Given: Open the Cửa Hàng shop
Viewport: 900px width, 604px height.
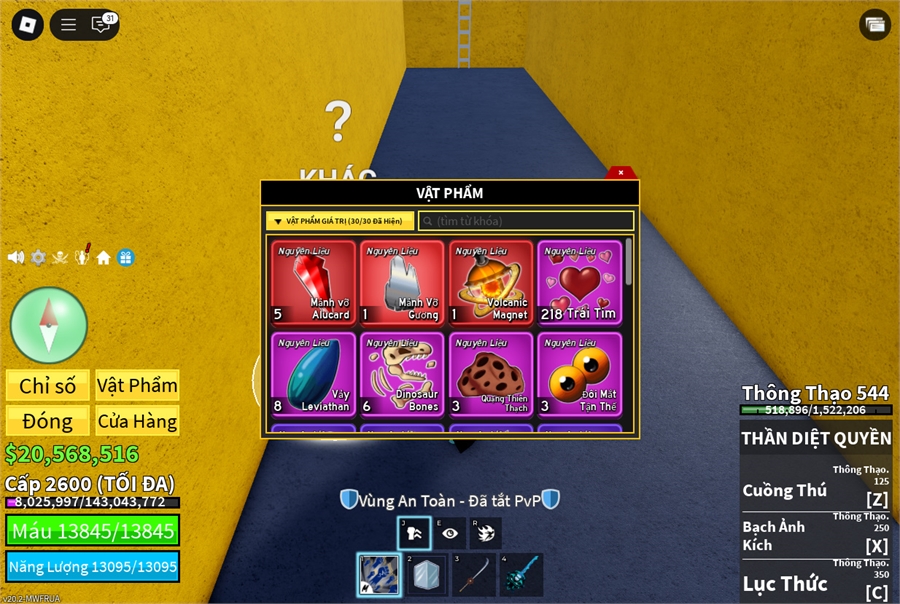Looking at the screenshot, I should point(138,421).
